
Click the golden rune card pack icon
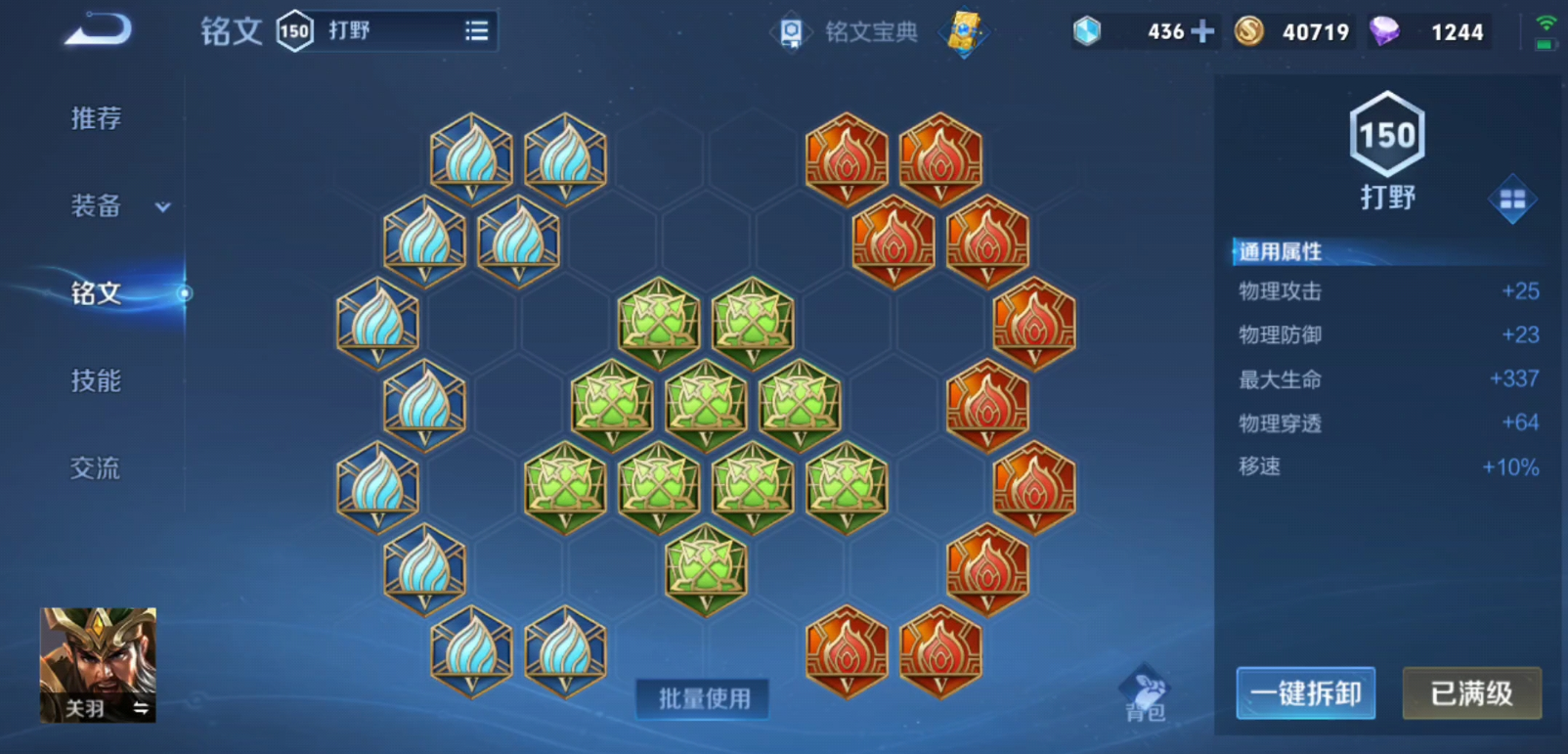(963, 34)
